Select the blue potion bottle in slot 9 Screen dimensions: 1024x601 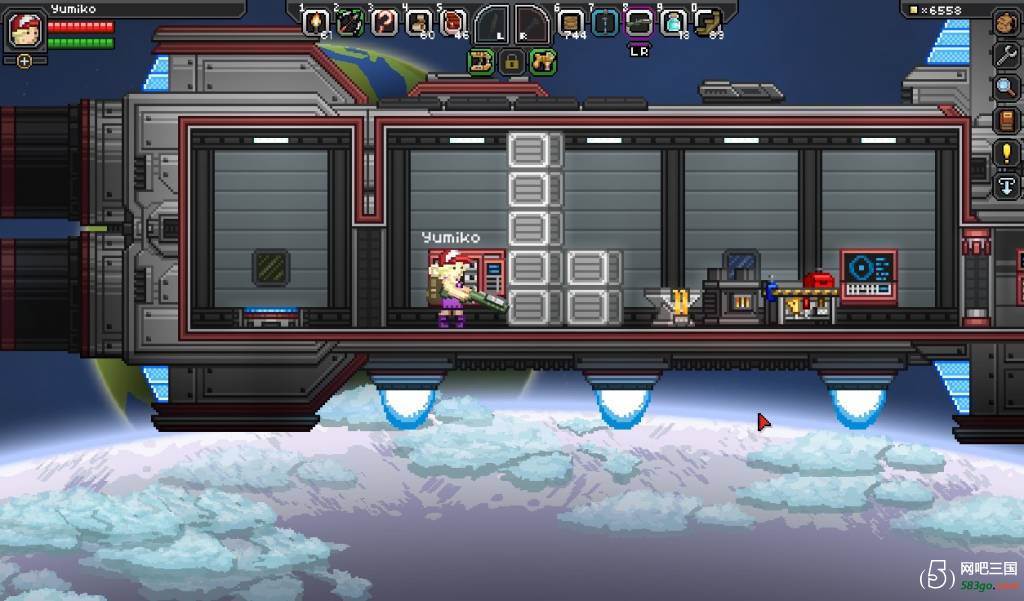tap(674, 23)
